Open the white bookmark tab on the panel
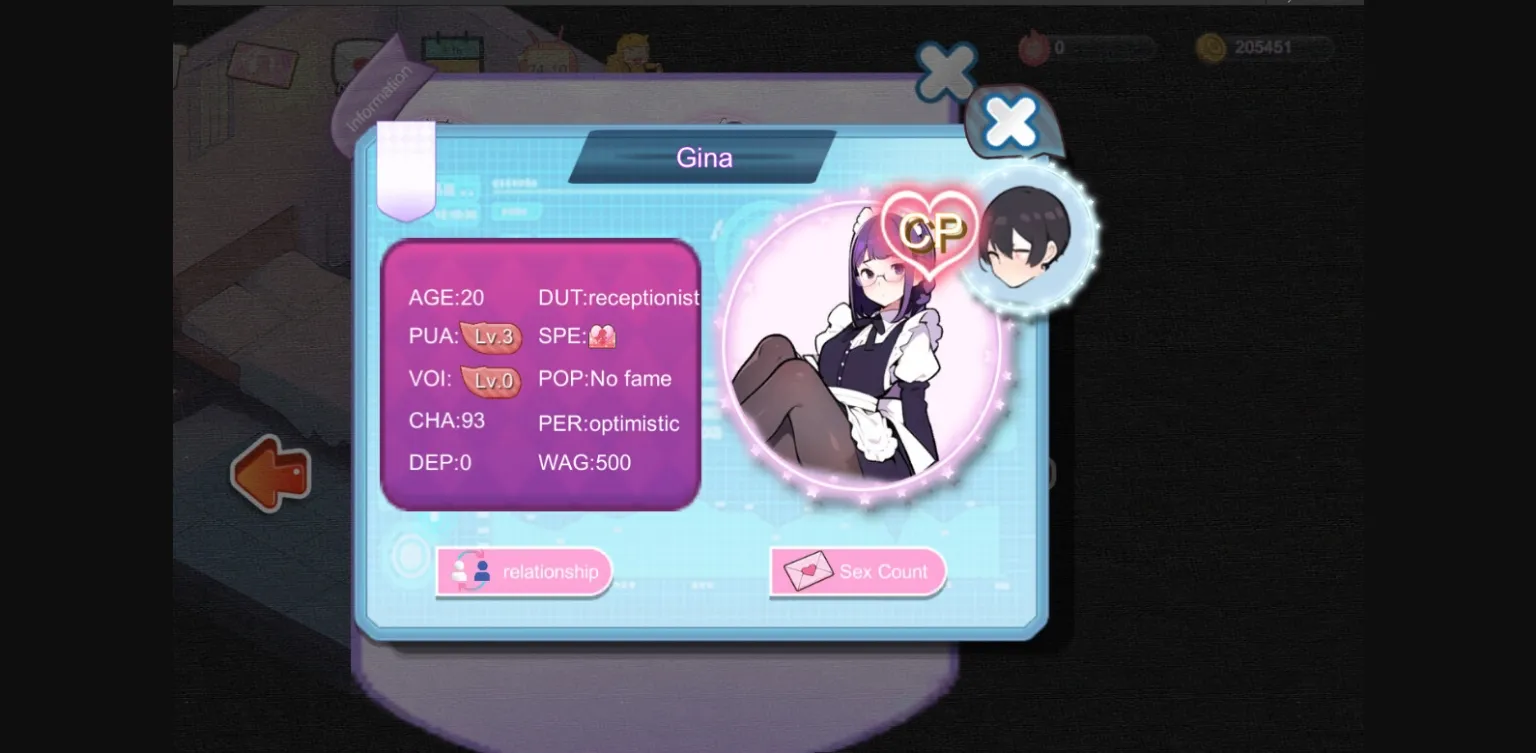1536x753 pixels. pos(405,165)
